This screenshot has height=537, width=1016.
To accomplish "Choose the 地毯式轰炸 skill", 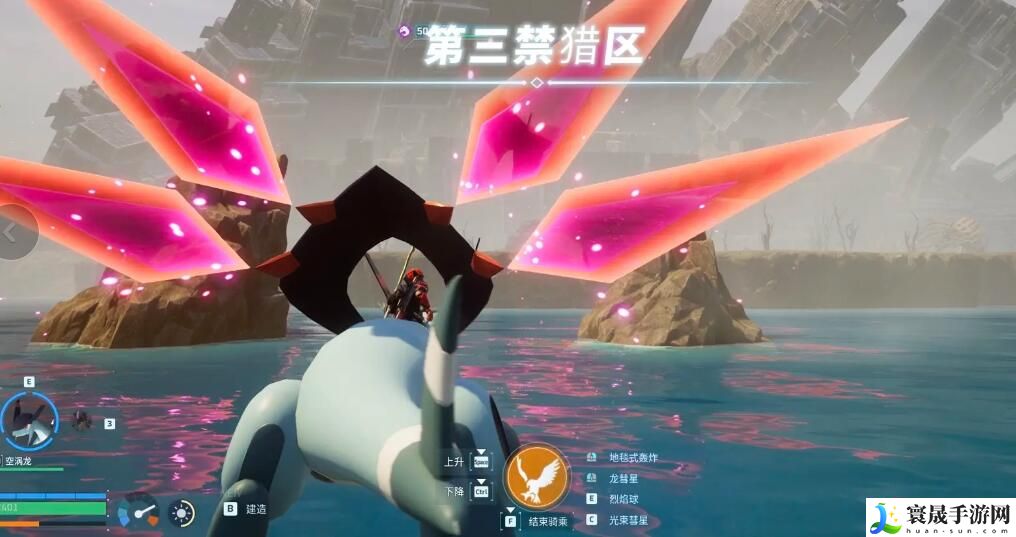I will tap(633, 458).
